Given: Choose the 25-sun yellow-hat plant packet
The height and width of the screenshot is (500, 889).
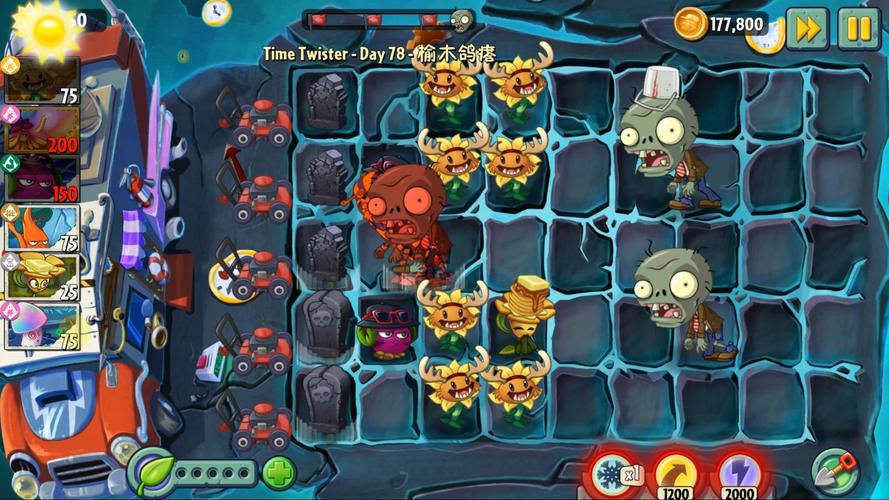Looking at the screenshot, I should [42, 277].
